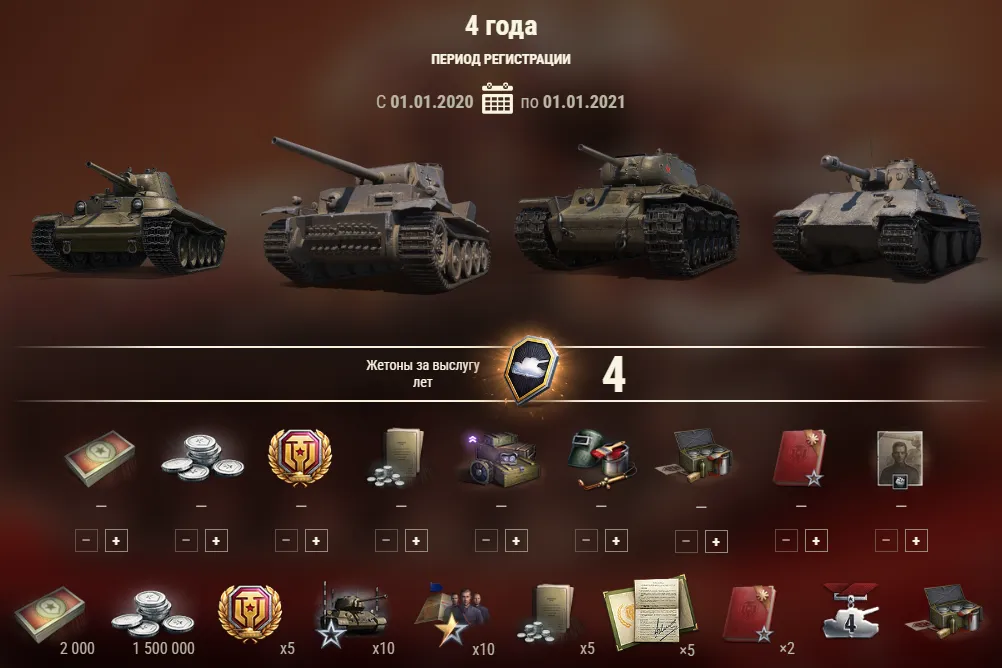1002x668 pixels.
Task: Increase the gold premium badge count
Action: 316,540
